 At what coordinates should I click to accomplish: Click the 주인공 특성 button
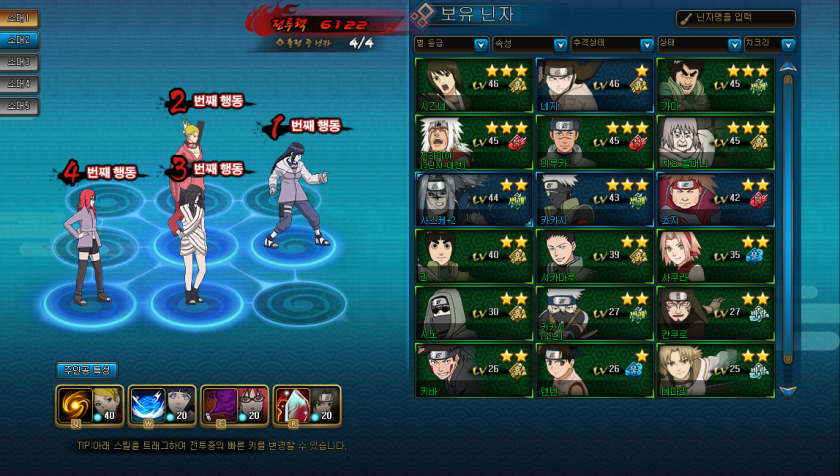(x=87, y=370)
